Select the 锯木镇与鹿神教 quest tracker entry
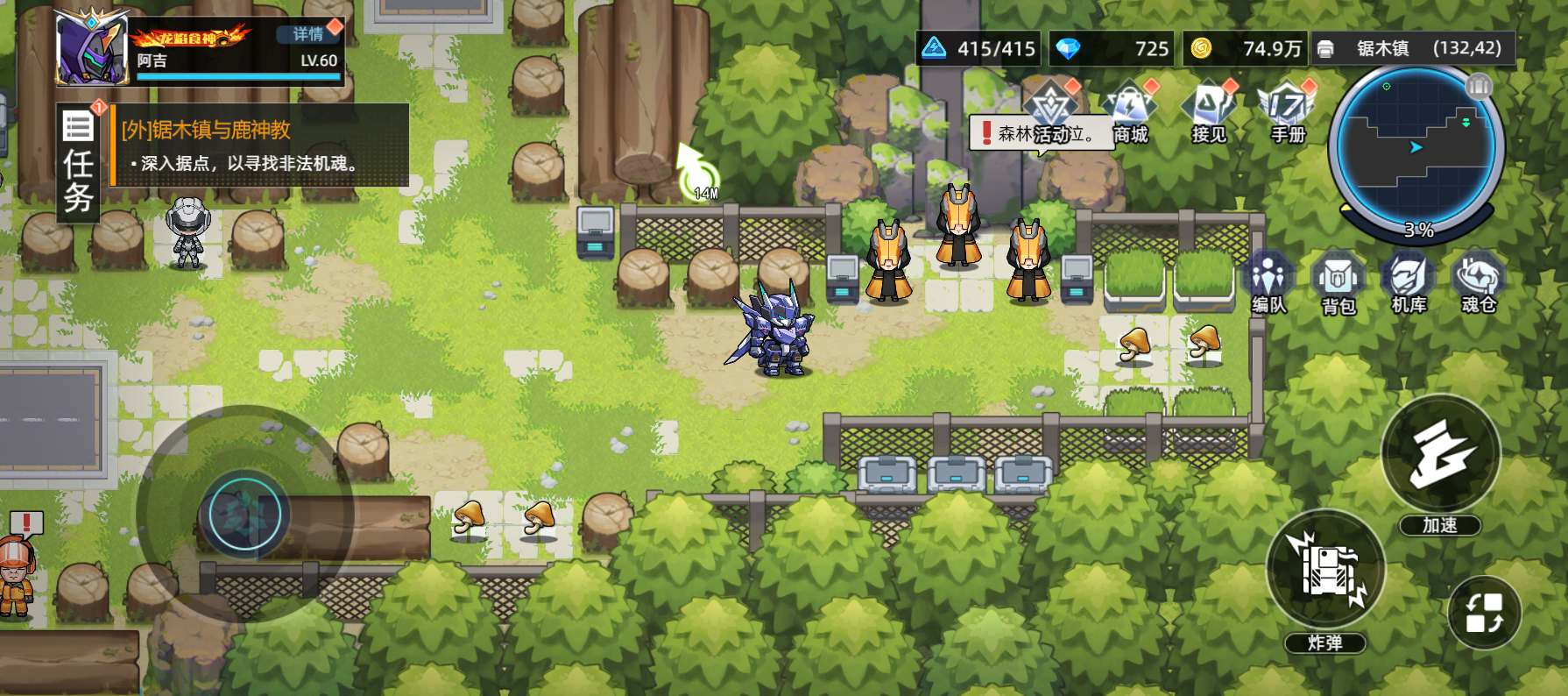This screenshot has width=1568, height=696. click(x=260, y=146)
